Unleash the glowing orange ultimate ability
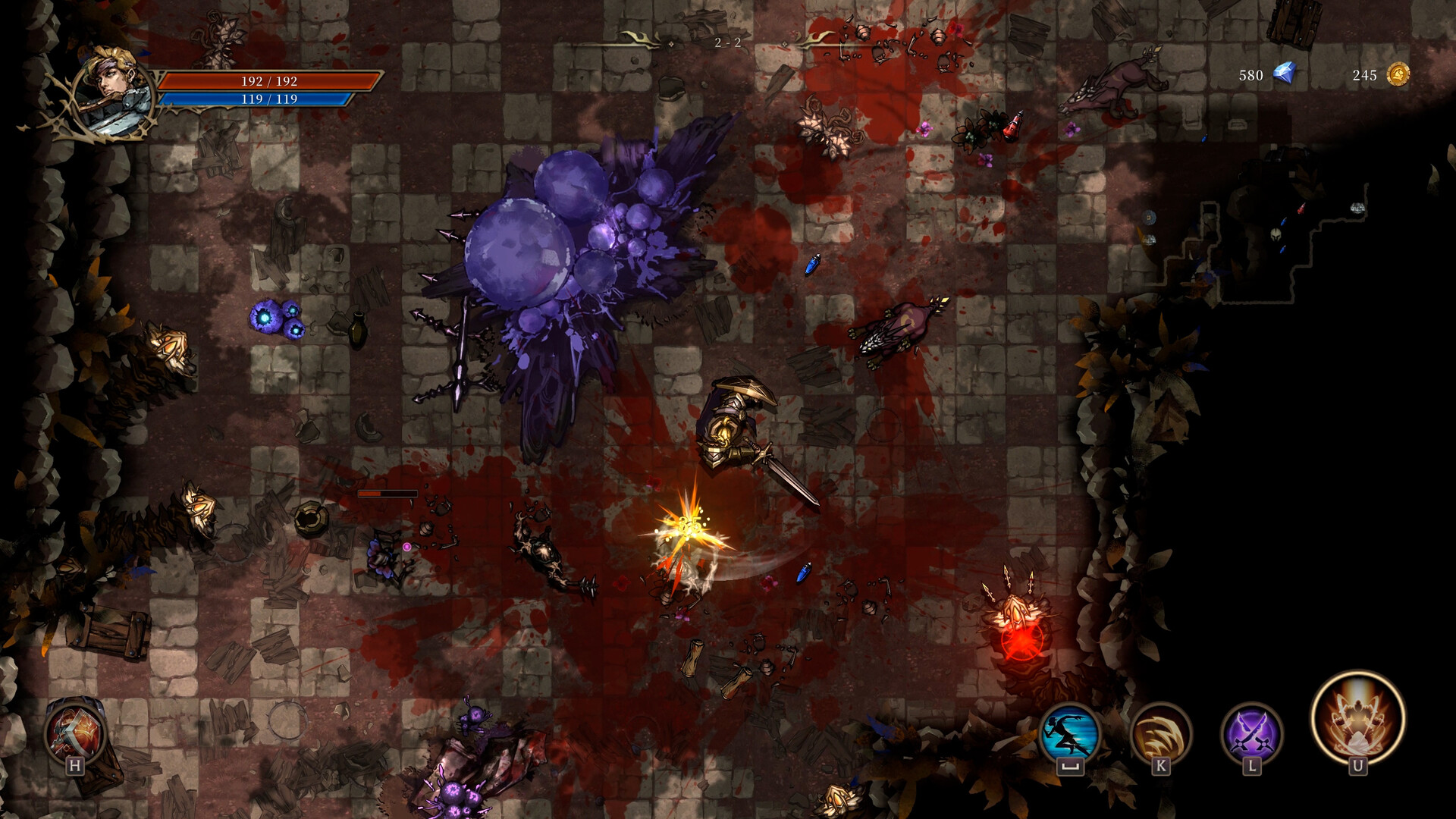Image resolution: width=1456 pixels, height=819 pixels. (x=1357, y=717)
